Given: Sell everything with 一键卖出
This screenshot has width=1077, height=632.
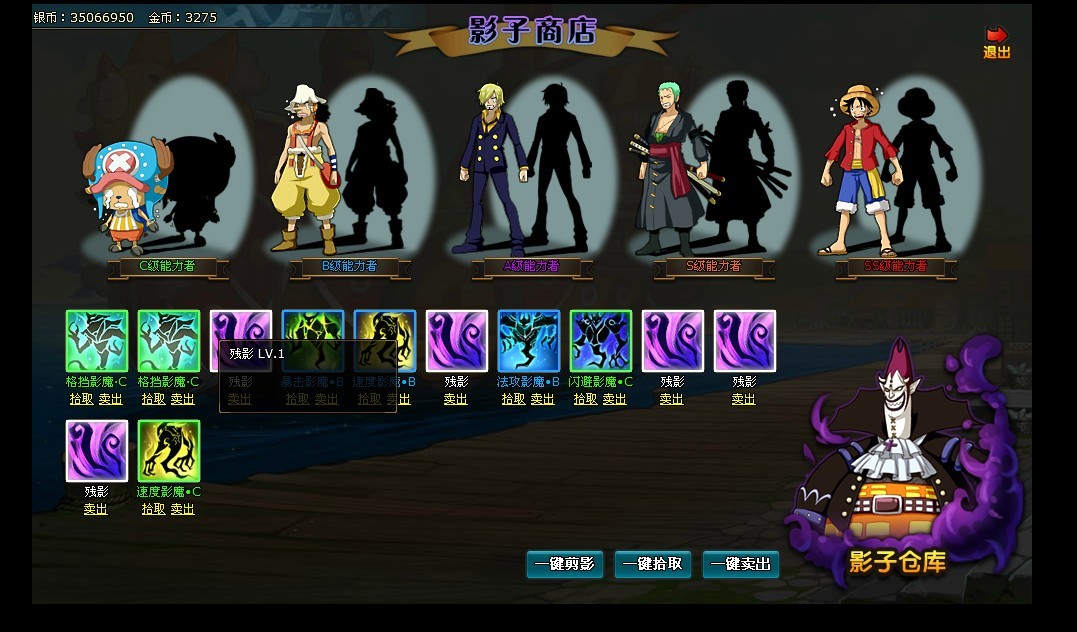Looking at the screenshot, I should click(x=741, y=565).
